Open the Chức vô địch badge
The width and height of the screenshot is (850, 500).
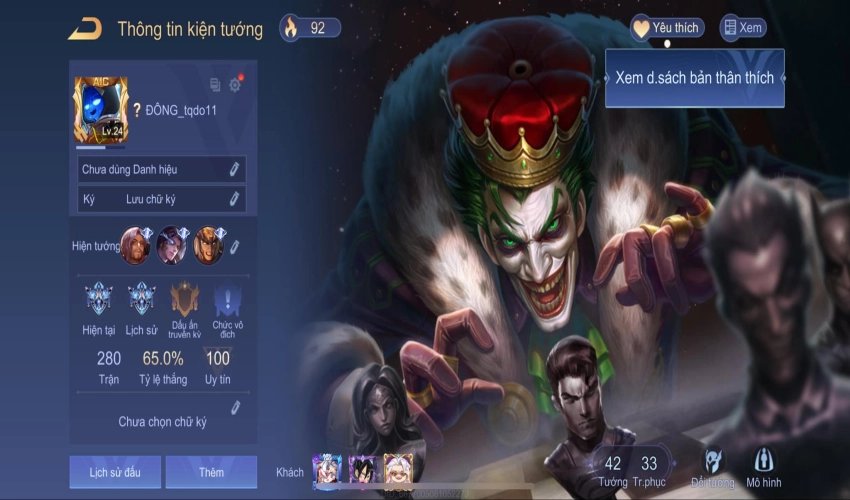(228, 300)
